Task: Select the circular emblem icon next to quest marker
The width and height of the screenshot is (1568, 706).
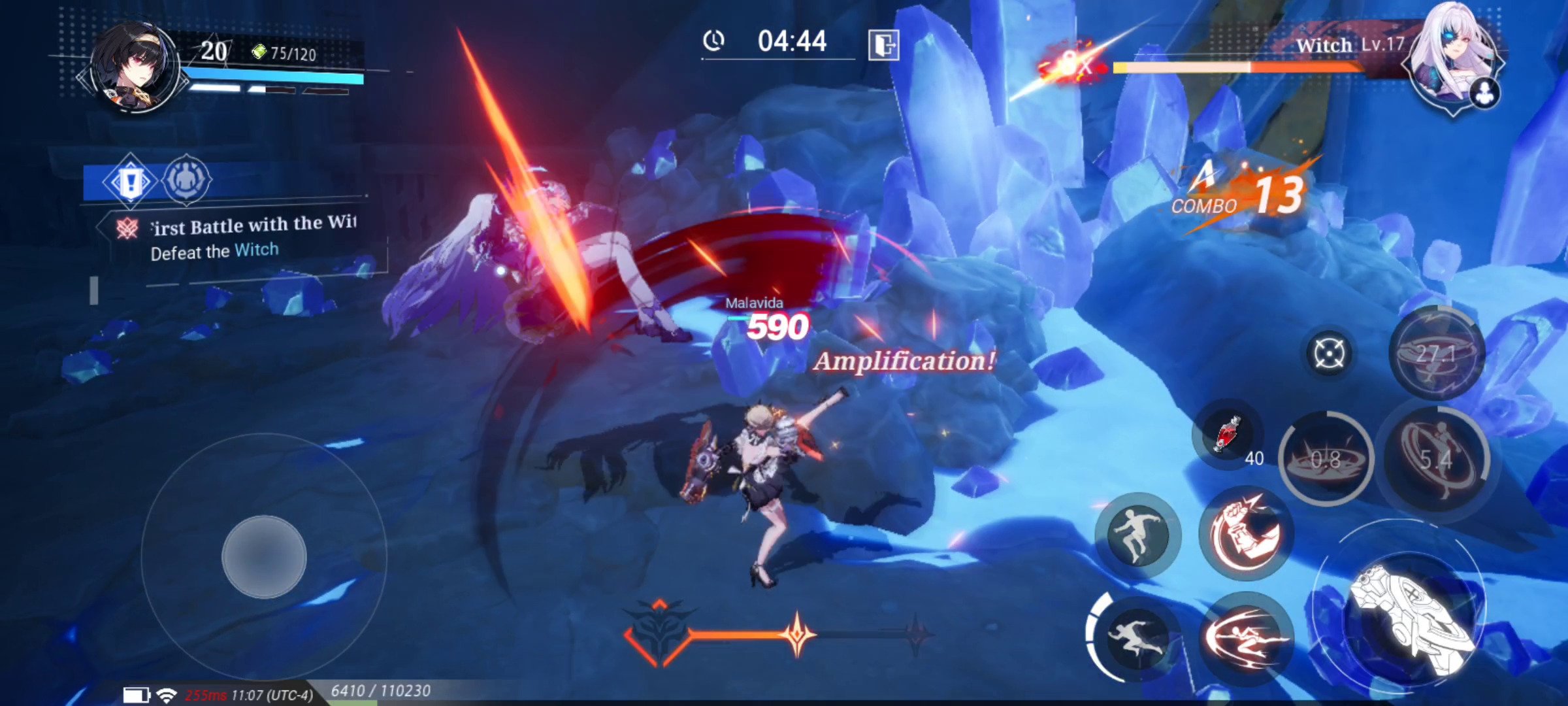Action: [186, 180]
